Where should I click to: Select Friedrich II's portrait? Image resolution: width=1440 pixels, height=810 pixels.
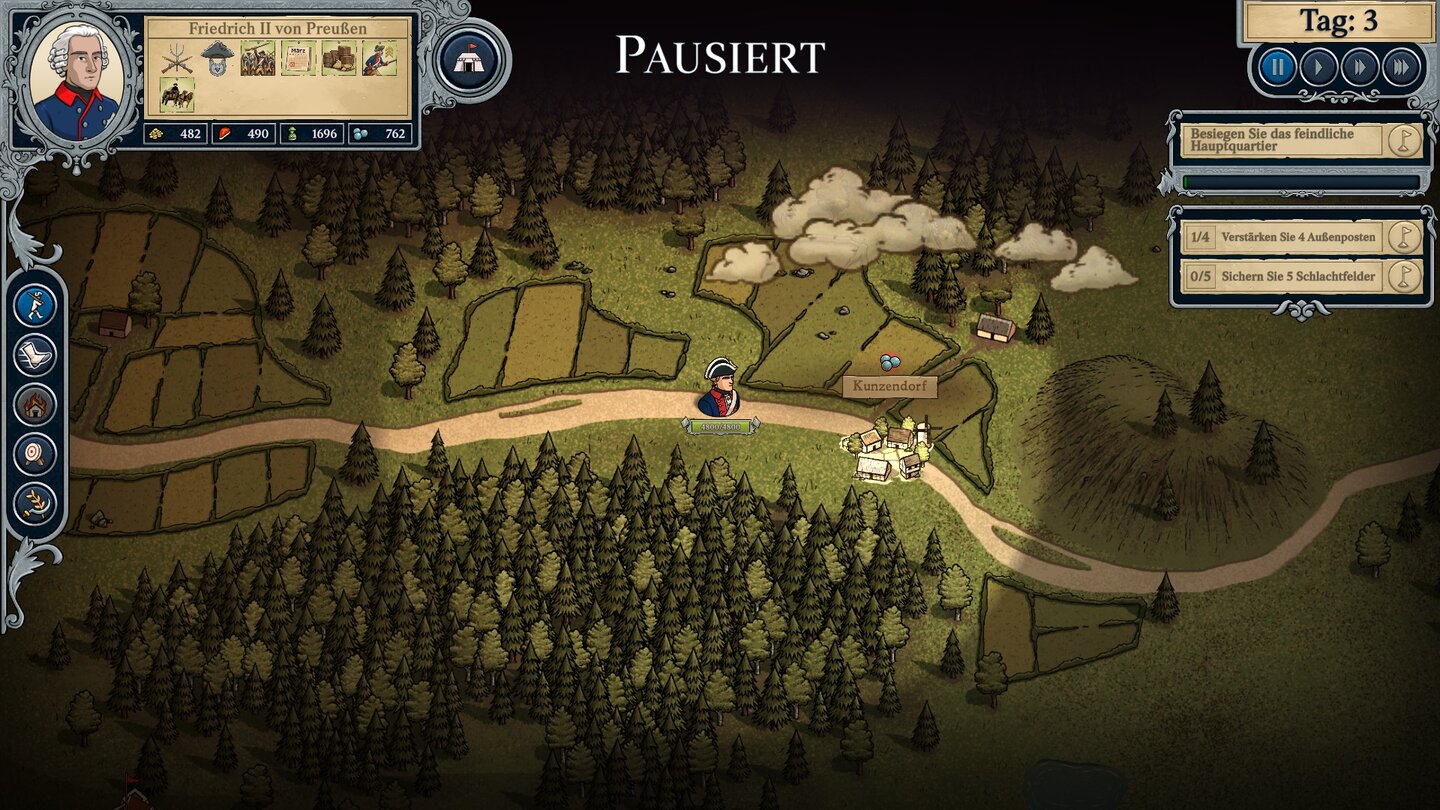click(x=75, y=80)
